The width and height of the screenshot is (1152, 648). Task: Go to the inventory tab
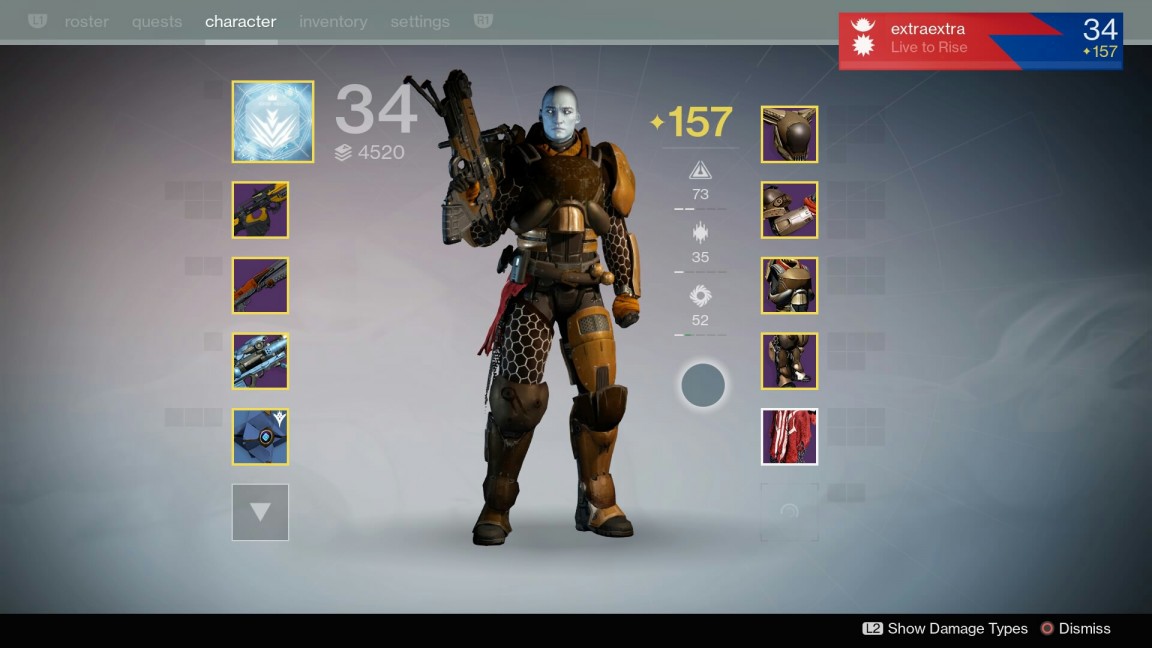(x=333, y=21)
